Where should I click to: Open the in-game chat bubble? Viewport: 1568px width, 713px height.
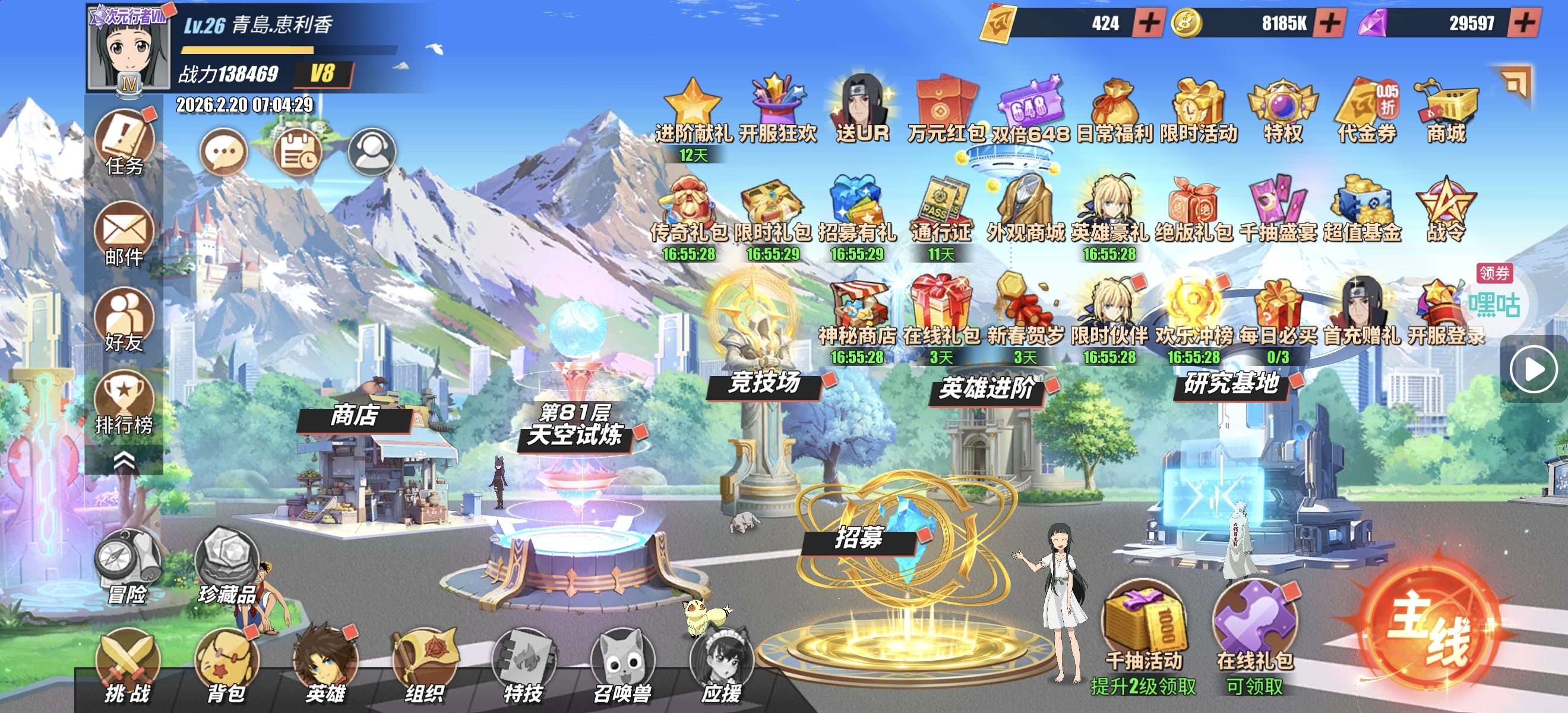coord(223,152)
